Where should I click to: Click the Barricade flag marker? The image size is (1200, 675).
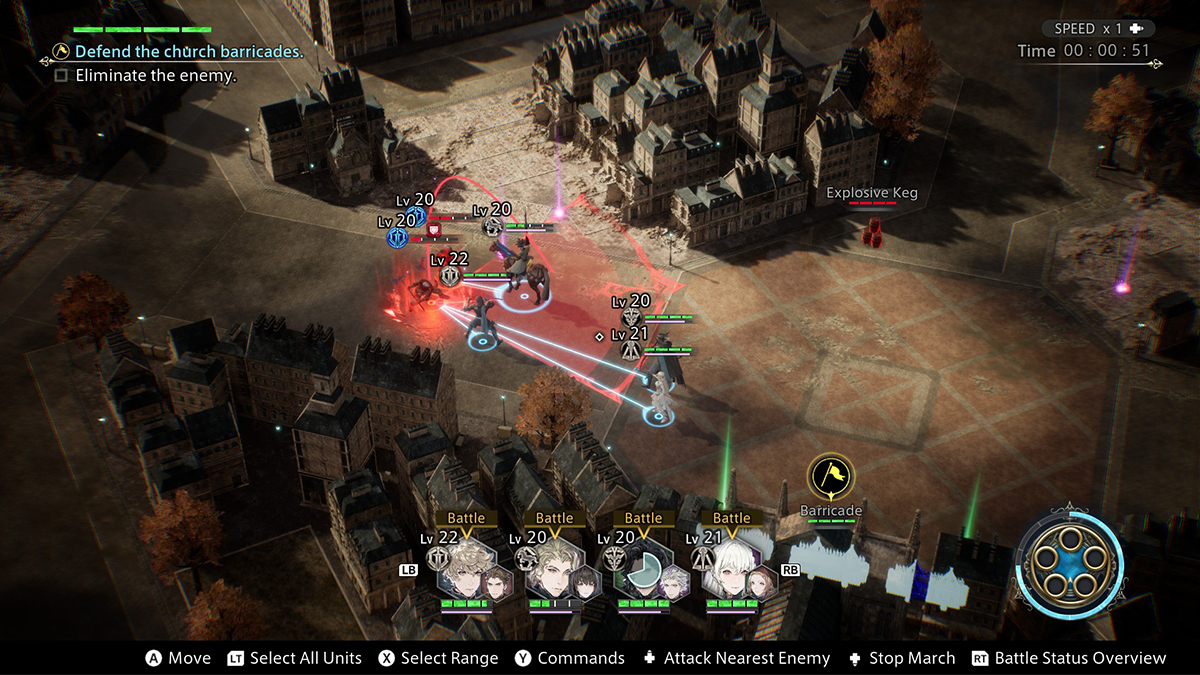[830, 478]
